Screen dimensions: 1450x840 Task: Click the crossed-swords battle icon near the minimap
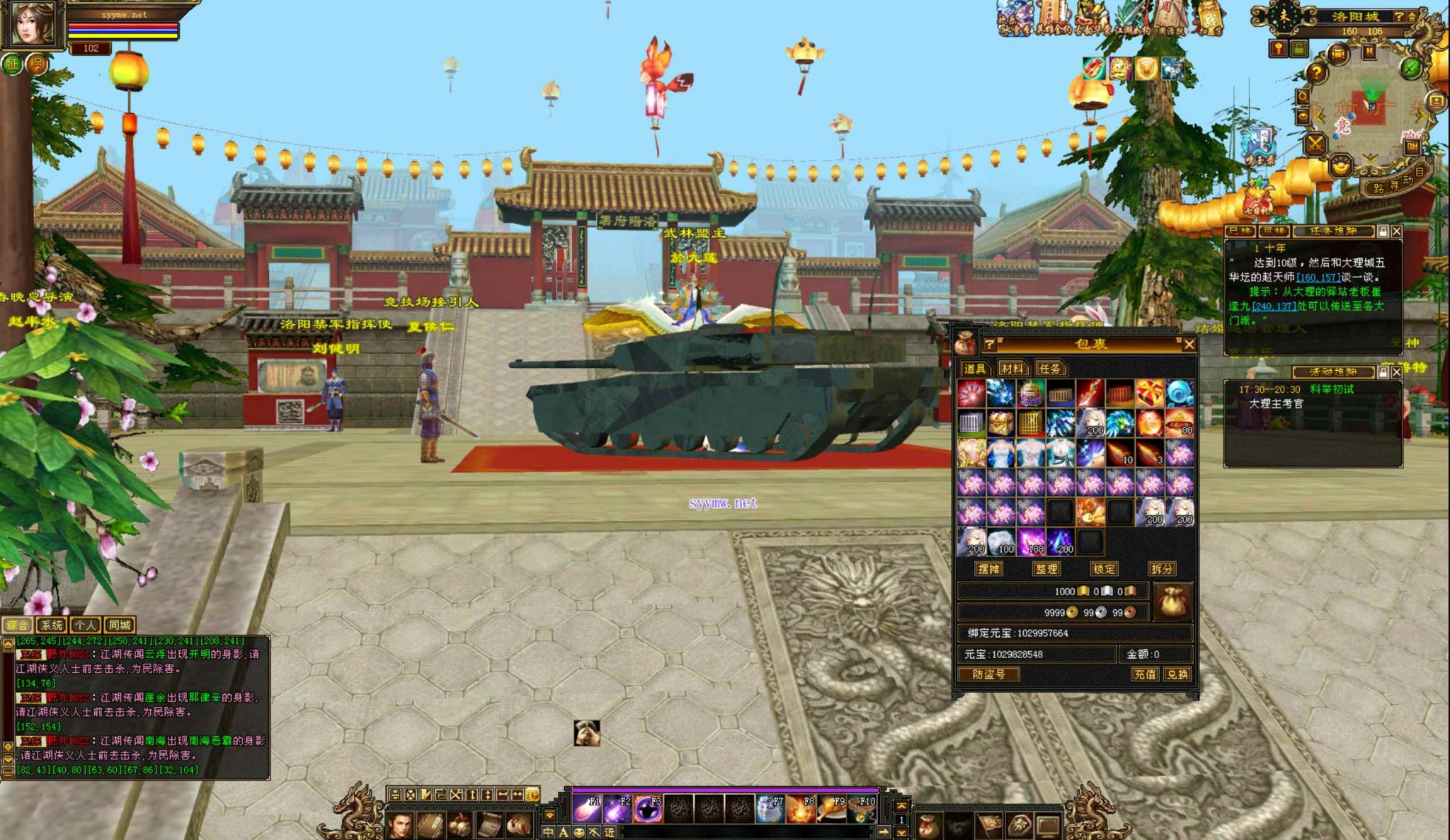point(1313,143)
